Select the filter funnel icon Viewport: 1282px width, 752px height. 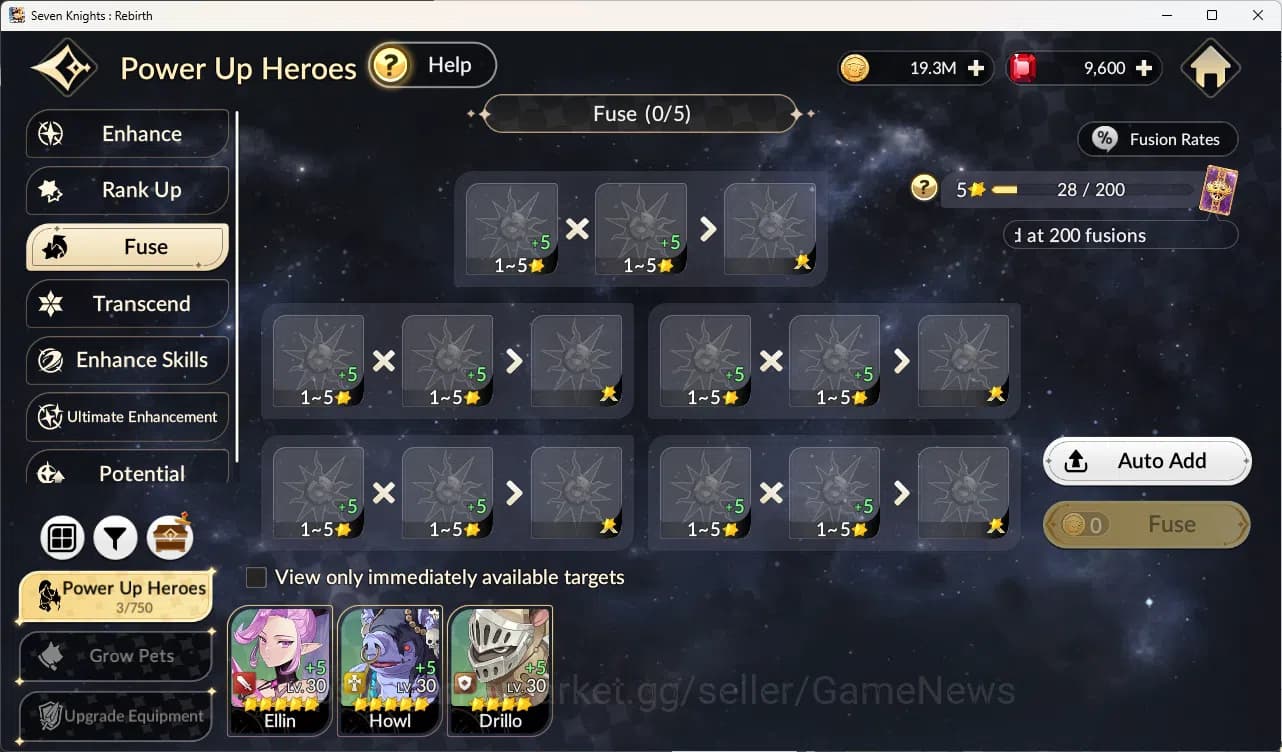click(115, 538)
